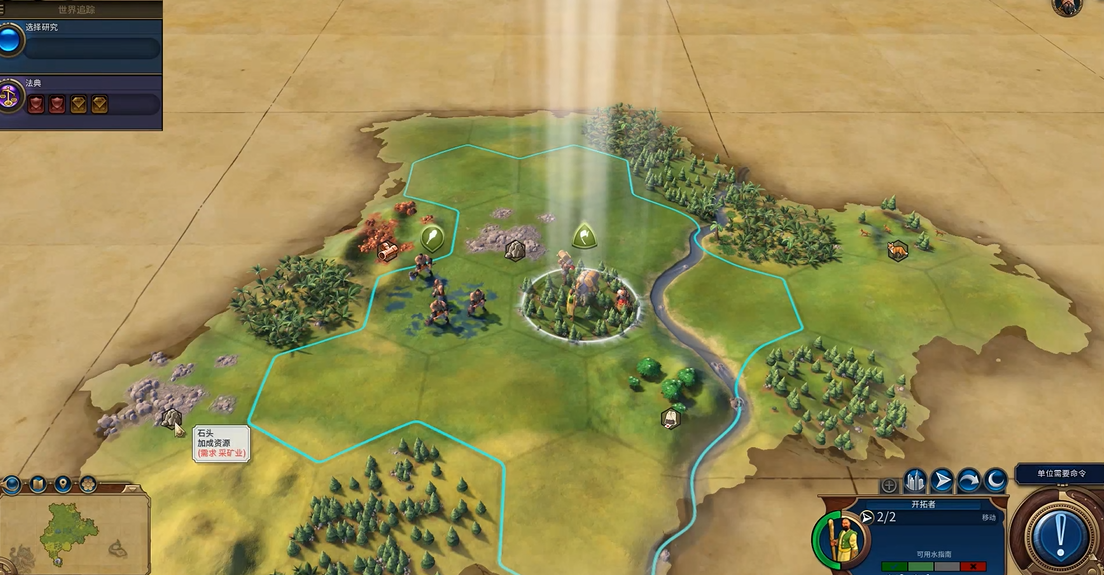Open the map lenses globe button

(12, 485)
